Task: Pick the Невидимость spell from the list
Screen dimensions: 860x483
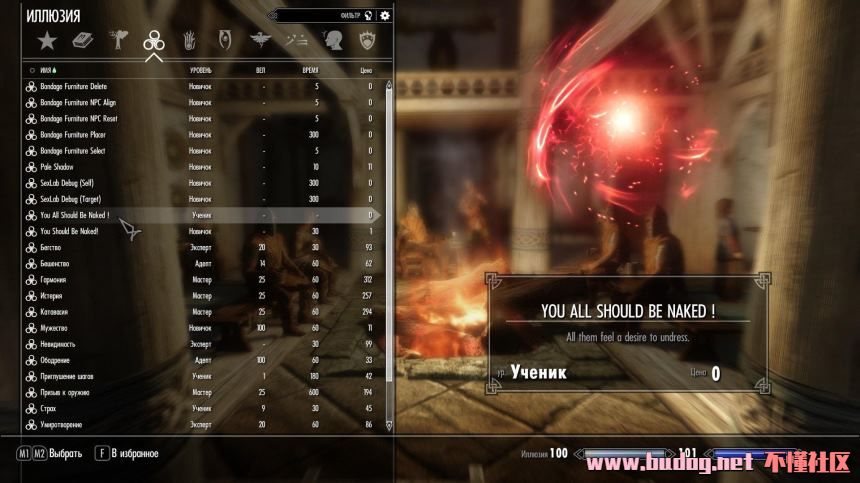Action: tap(59, 344)
